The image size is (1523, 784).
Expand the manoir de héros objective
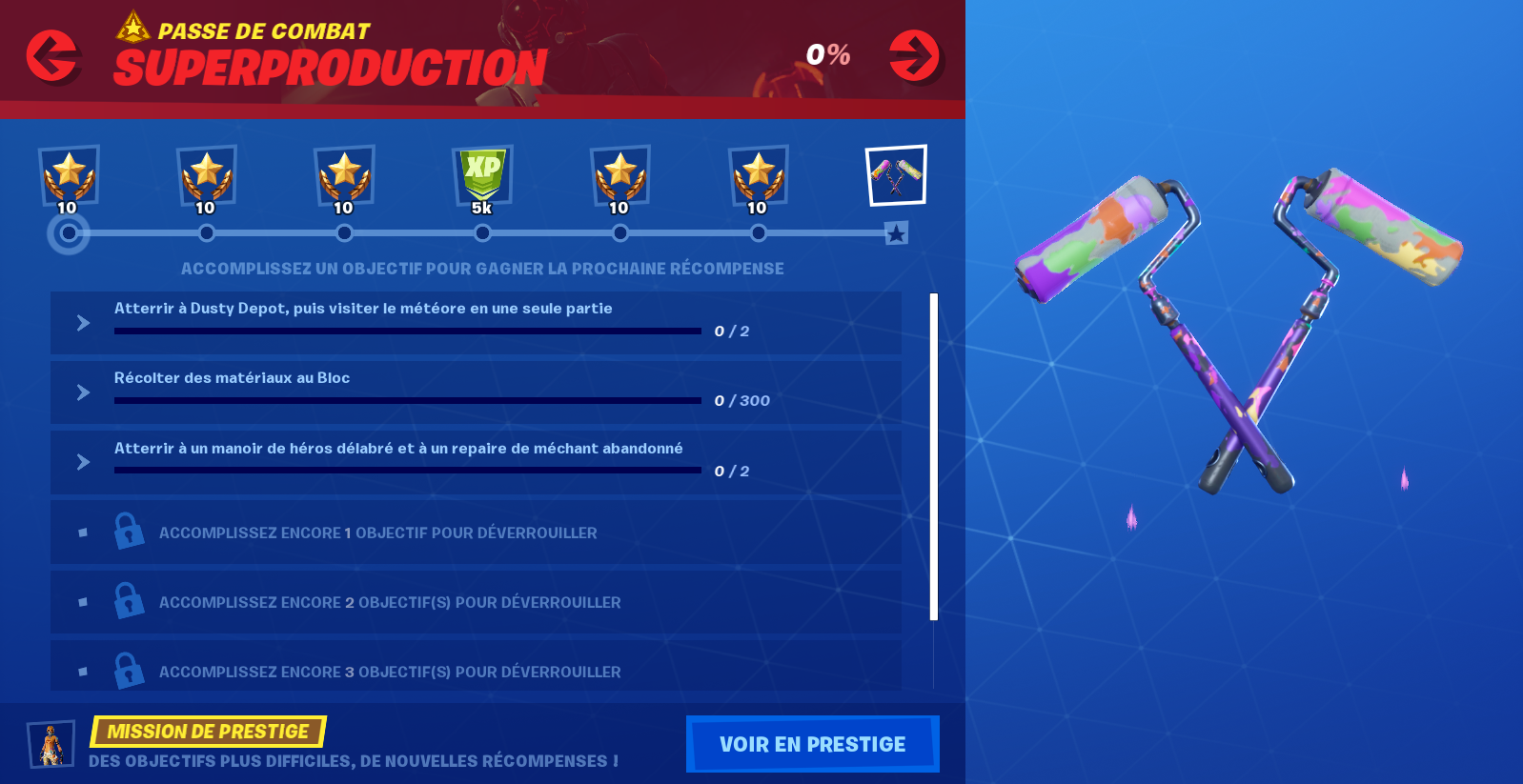tap(82, 462)
